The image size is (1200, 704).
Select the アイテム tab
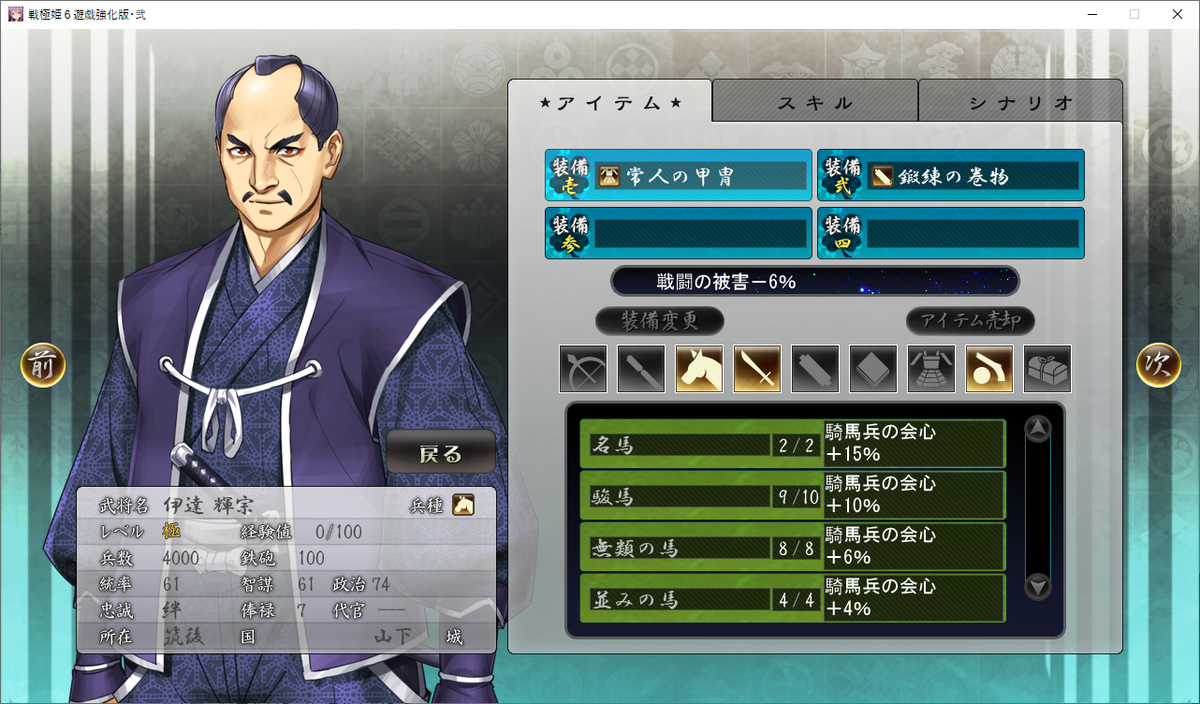(610, 102)
